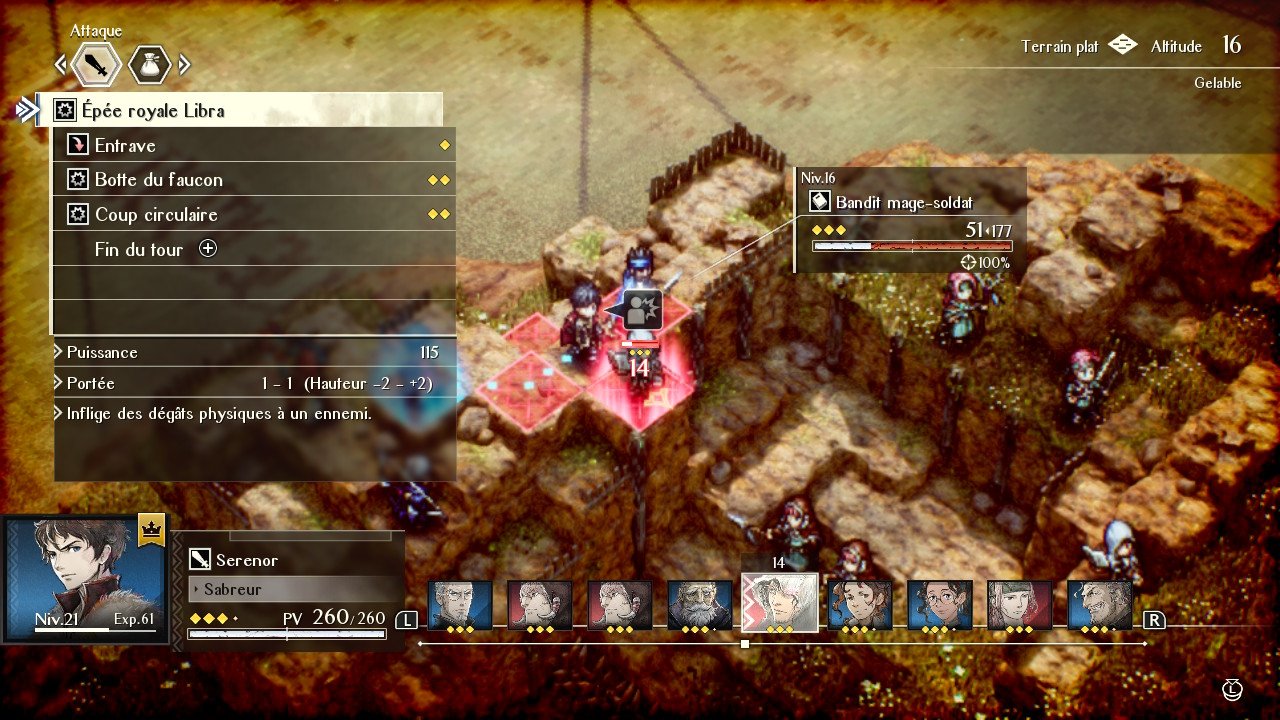The image size is (1280, 720).
Task: Select the white-bearded elder turn-order portrait
Action: click(700, 605)
